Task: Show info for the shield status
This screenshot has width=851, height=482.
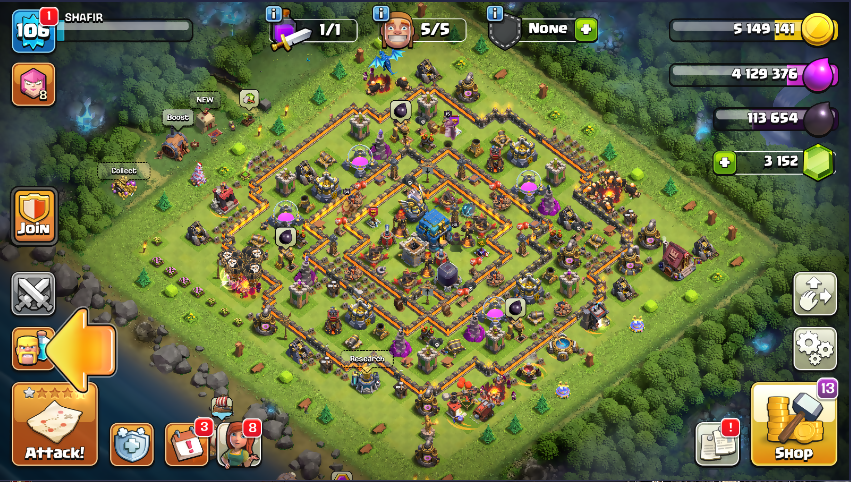Action: tap(495, 13)
